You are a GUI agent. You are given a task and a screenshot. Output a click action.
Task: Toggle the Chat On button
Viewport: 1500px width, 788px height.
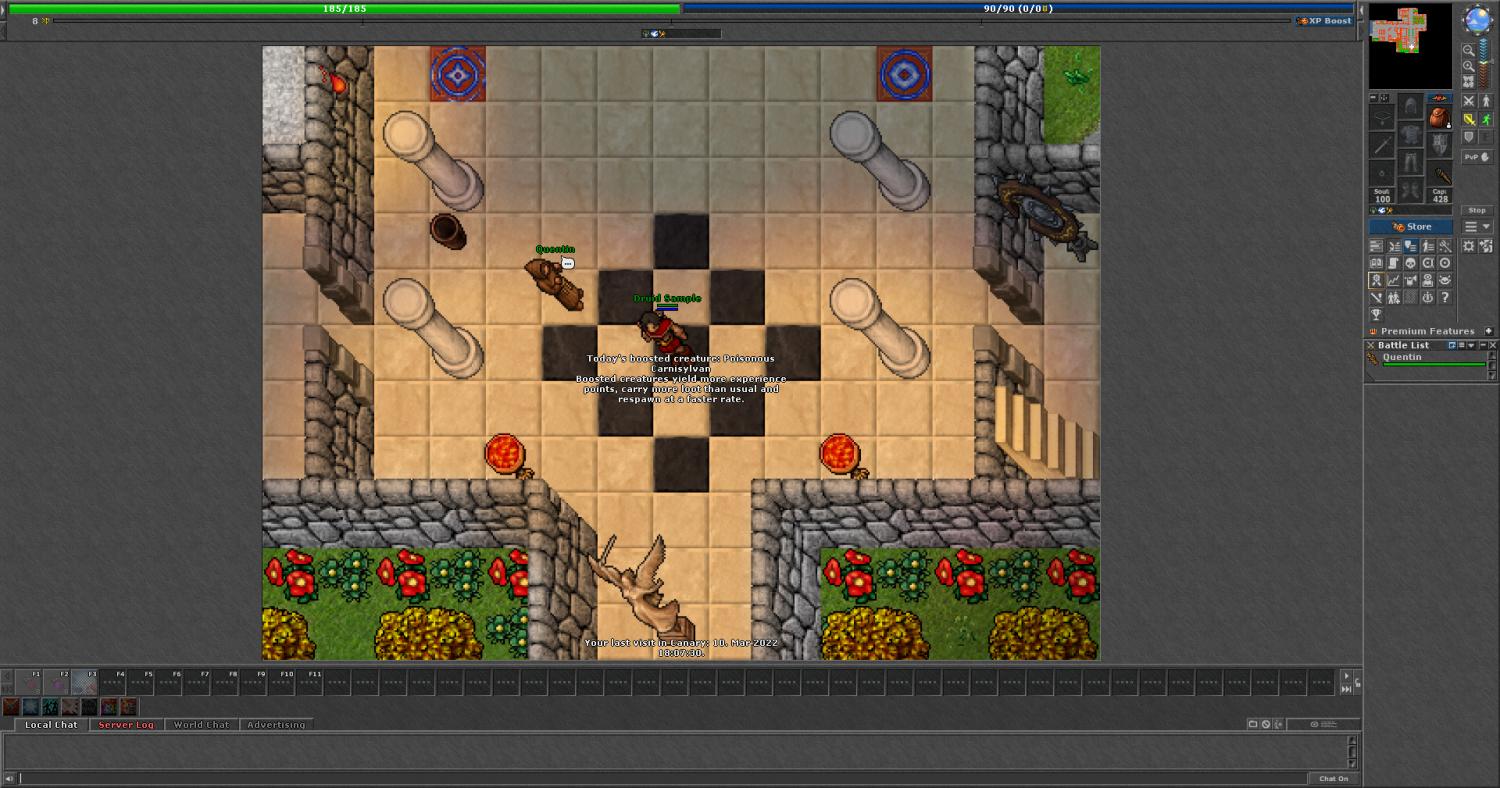pos(1333,778)
